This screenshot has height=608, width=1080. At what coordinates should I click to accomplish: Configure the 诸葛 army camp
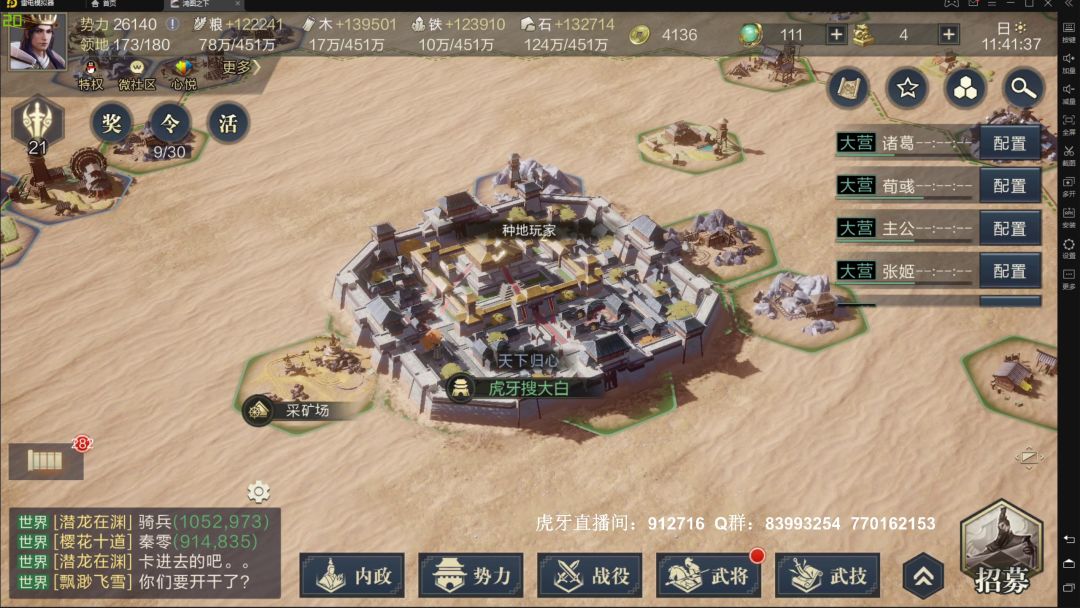click(x=1010, y=143)
